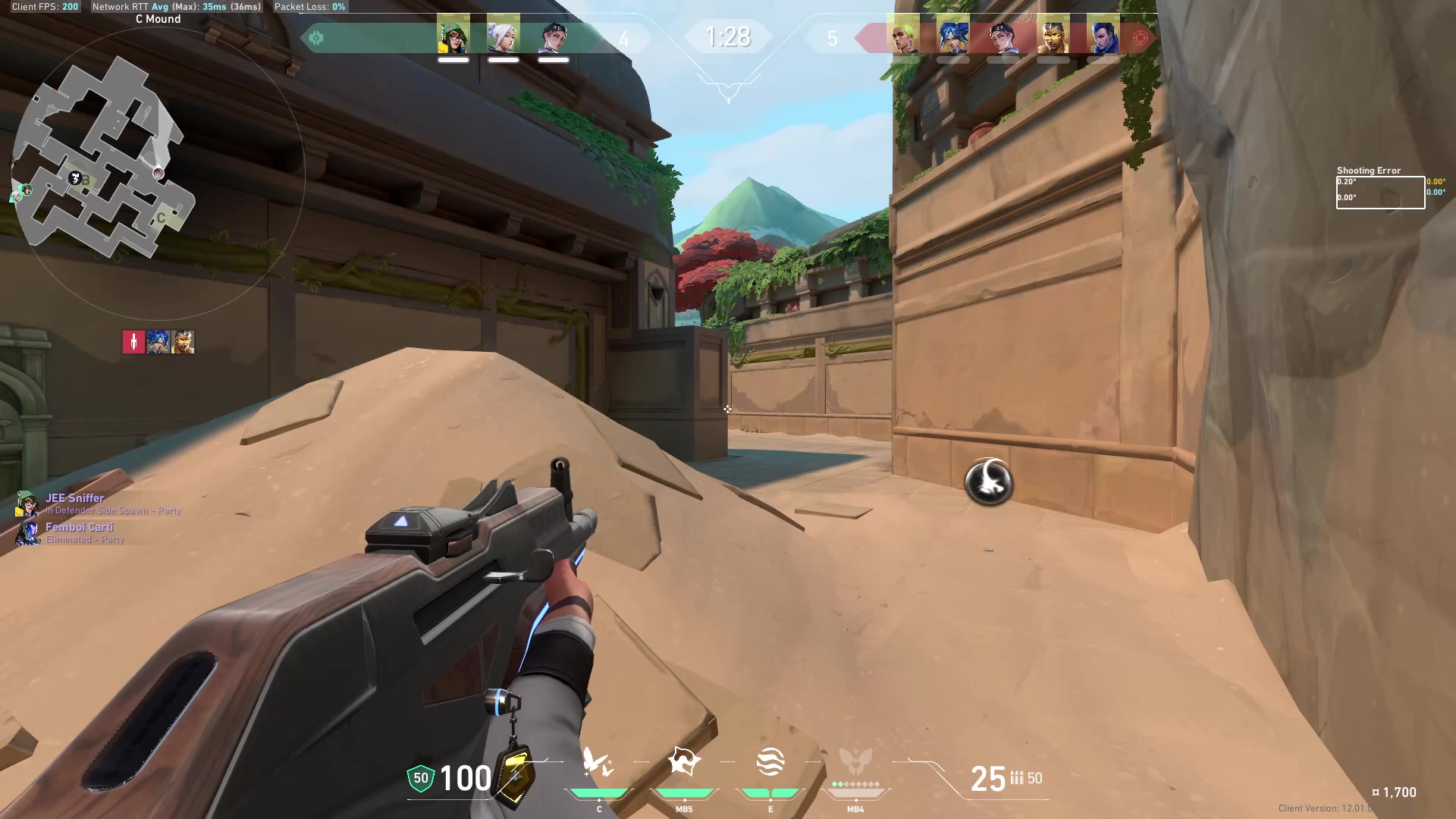Toggle the second teammate ultimate indicator bar
Screen dimensions: 1456x819
(x=504, y=58)
